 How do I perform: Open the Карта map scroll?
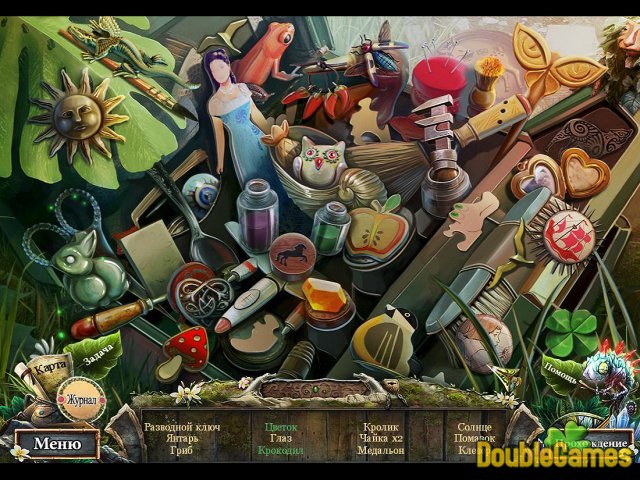coord(48,368)
